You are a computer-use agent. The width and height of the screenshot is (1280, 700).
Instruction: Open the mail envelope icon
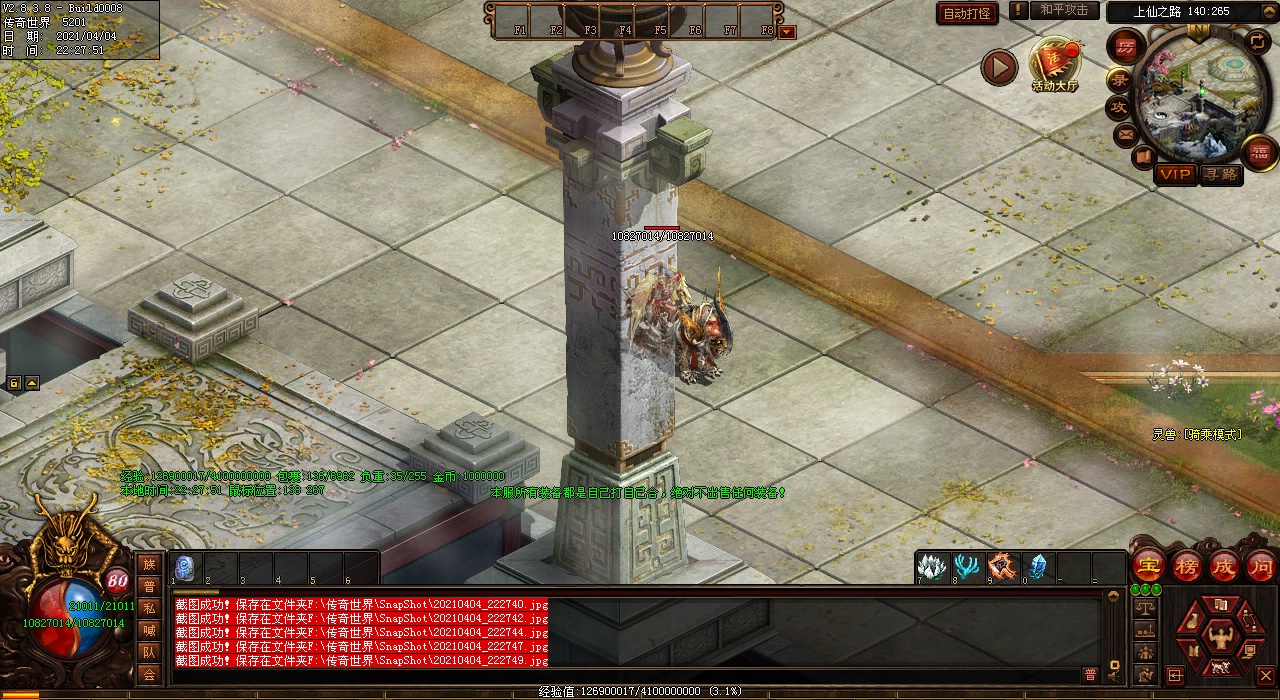(x=1126, y=133)
